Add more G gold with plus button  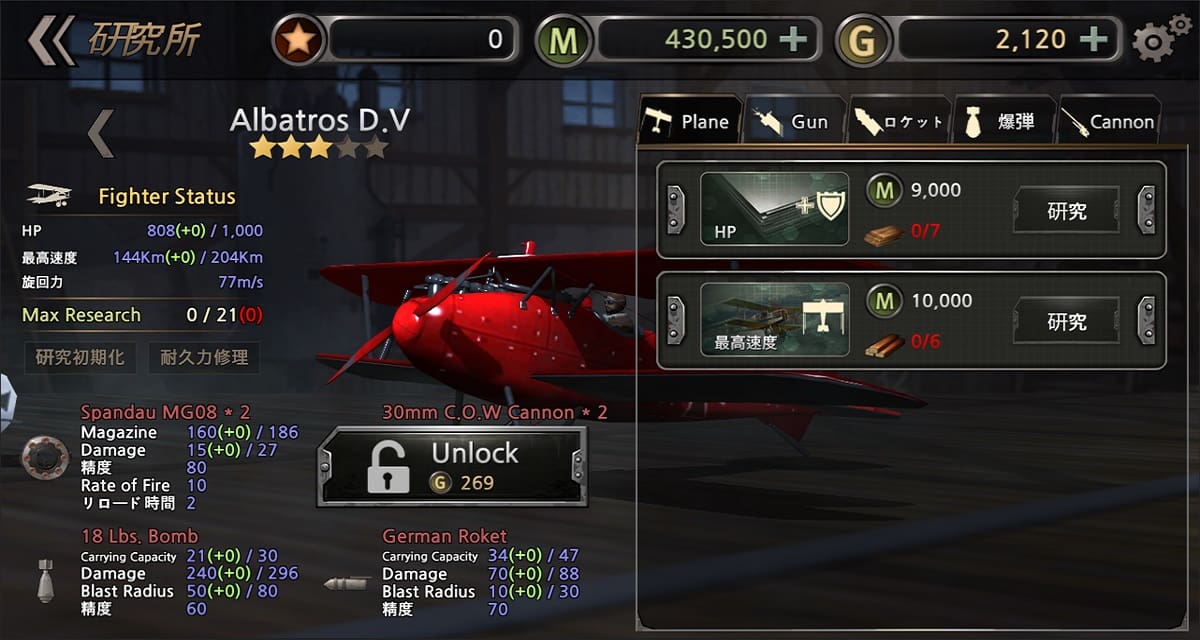click(1095, 40)
